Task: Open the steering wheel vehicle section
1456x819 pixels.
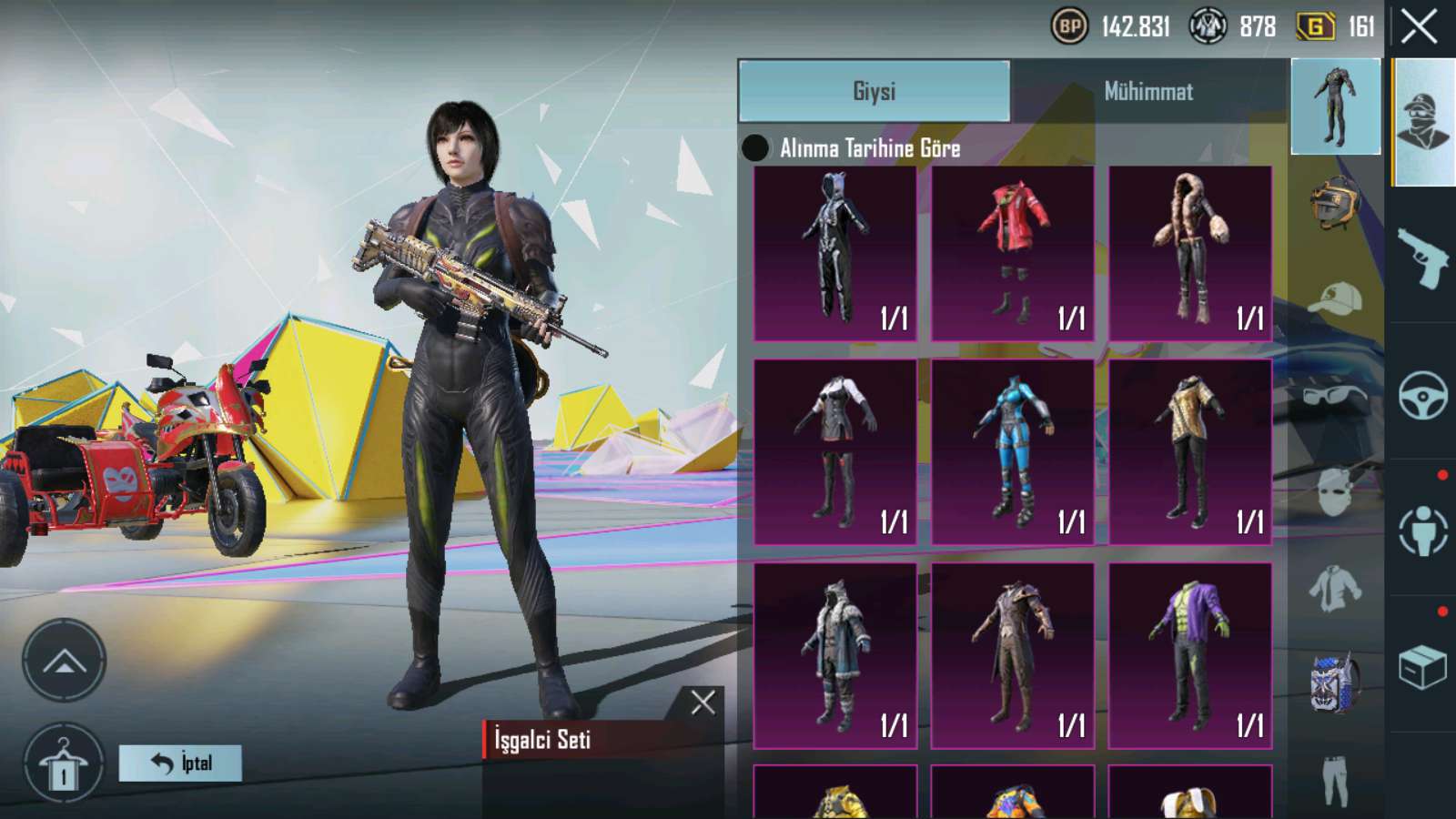Action: point(1422,394)
